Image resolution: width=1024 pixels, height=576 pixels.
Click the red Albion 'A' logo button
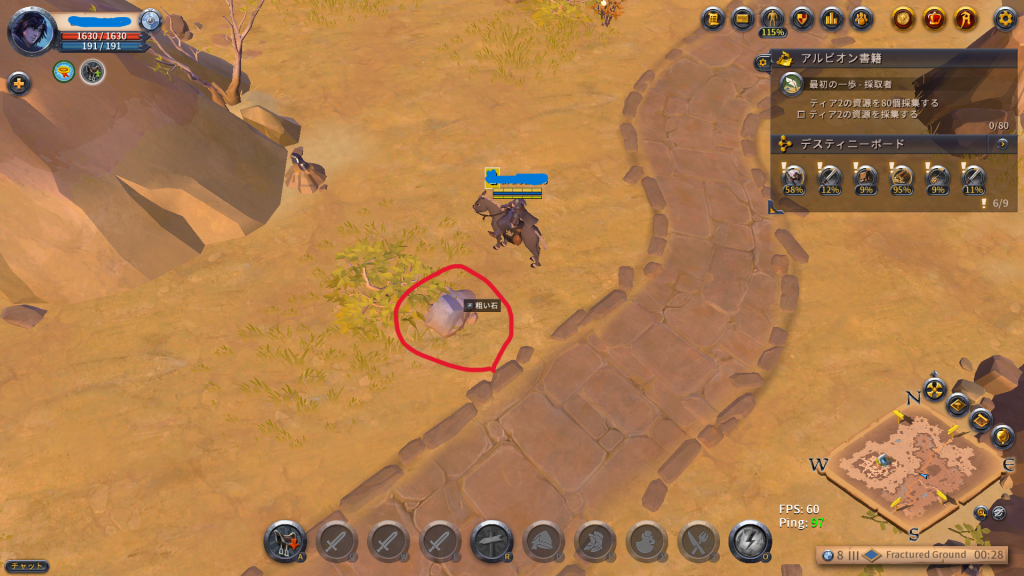pos(965,18)
